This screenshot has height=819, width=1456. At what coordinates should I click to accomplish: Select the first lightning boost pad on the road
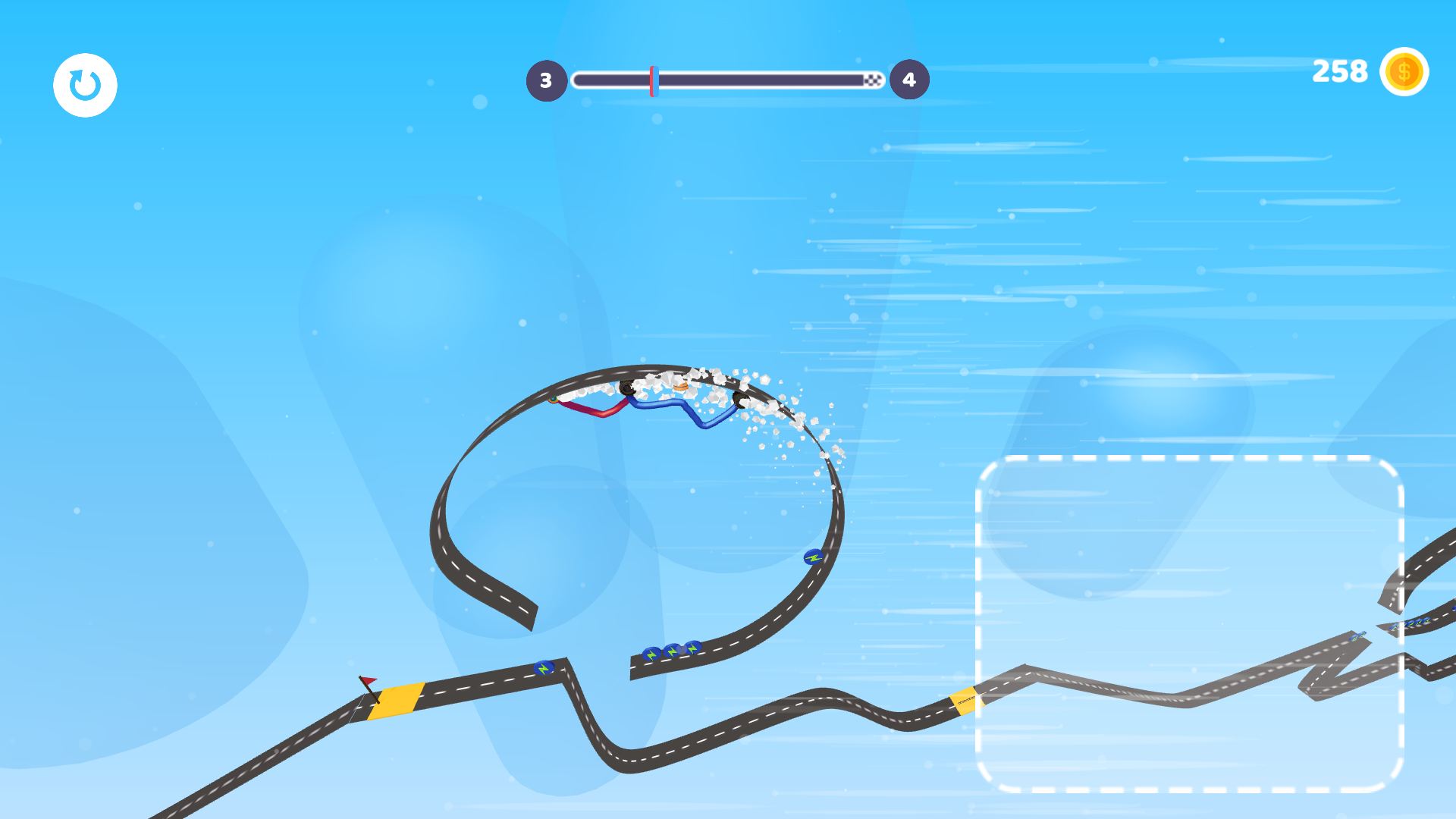click(x=544, y=668)
